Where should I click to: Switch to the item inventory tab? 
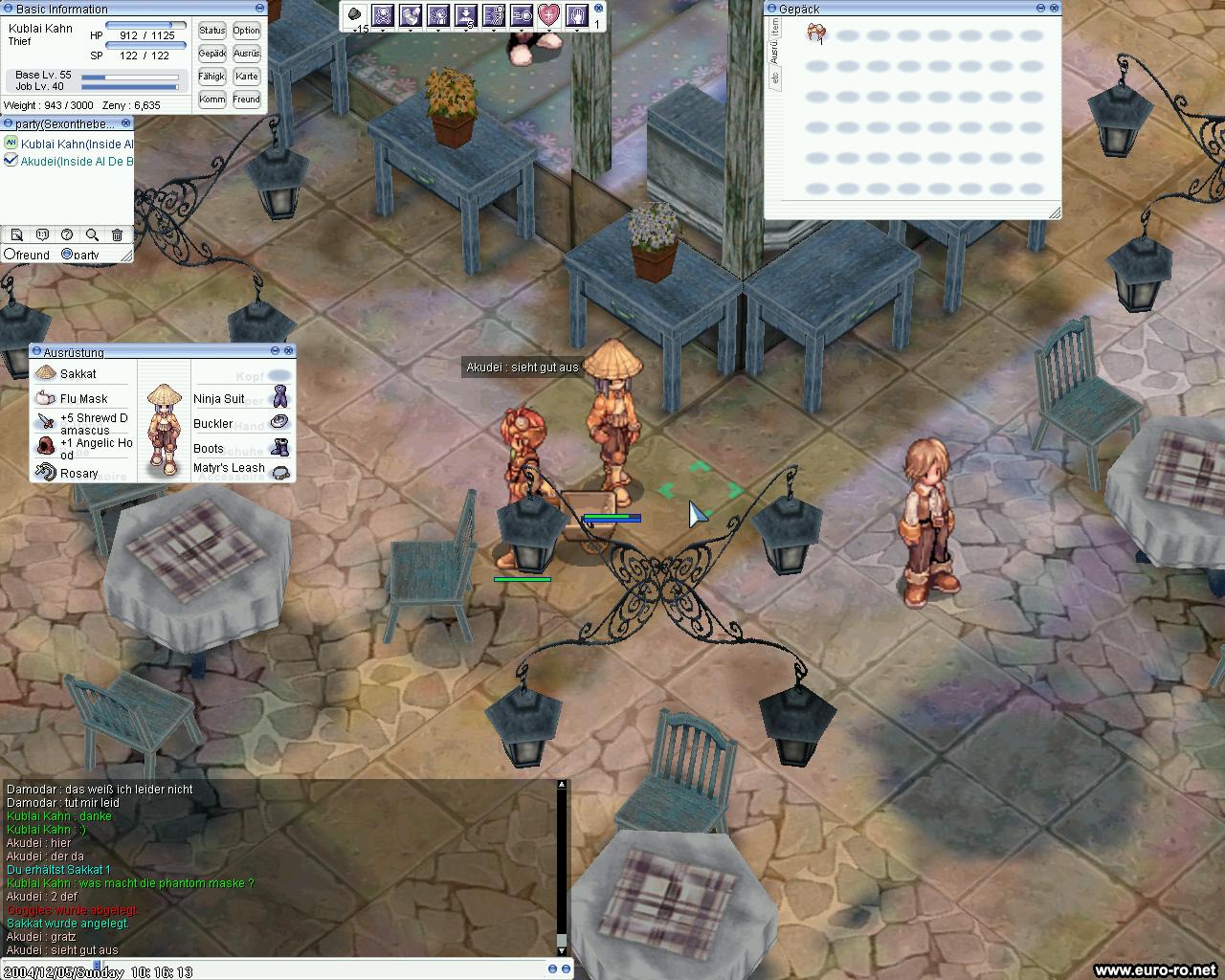(774, 26)
